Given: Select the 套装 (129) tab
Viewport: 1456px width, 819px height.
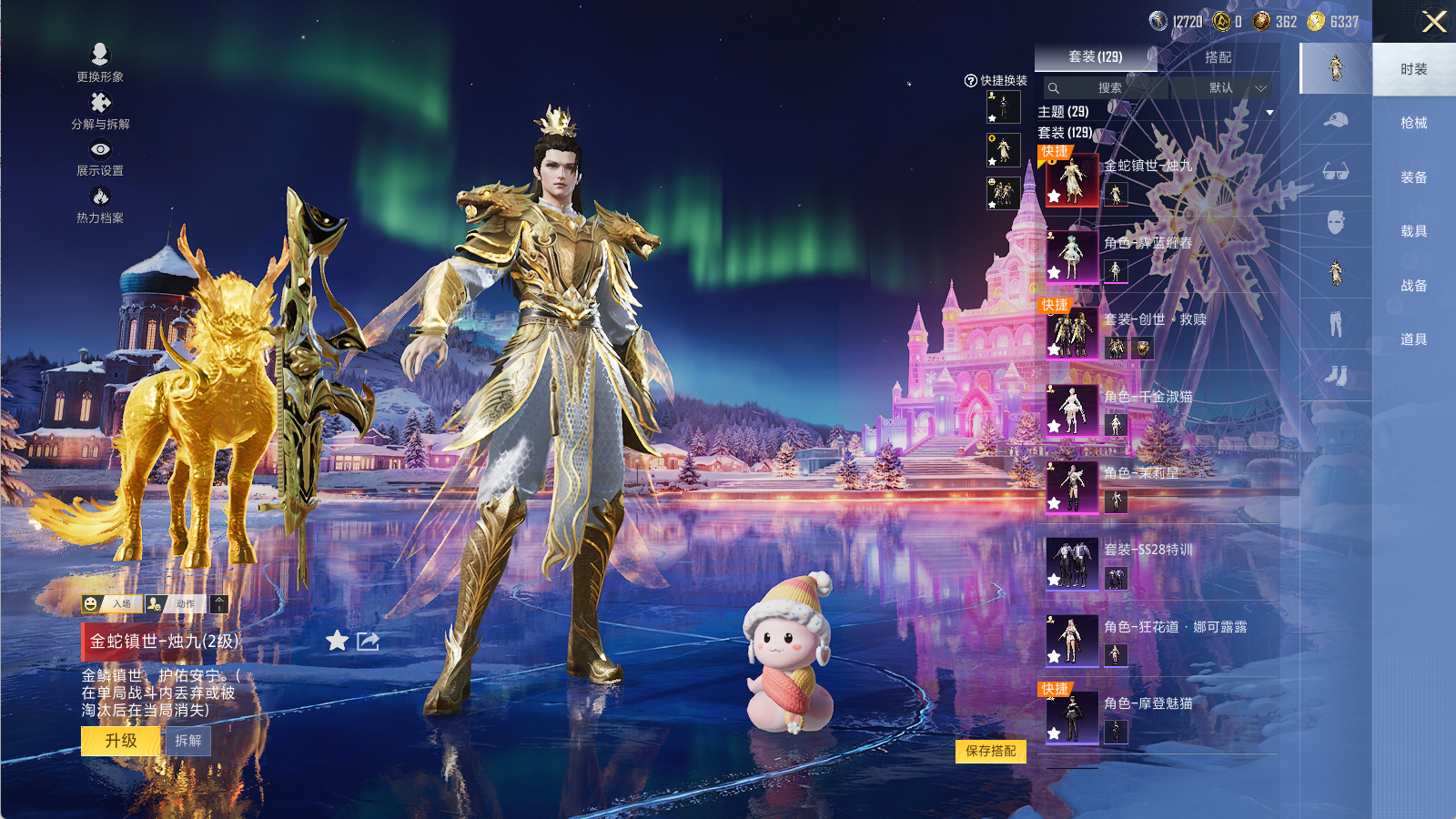Looking at the screenshot, I should pyautogui.click(x=1095, y=57).
